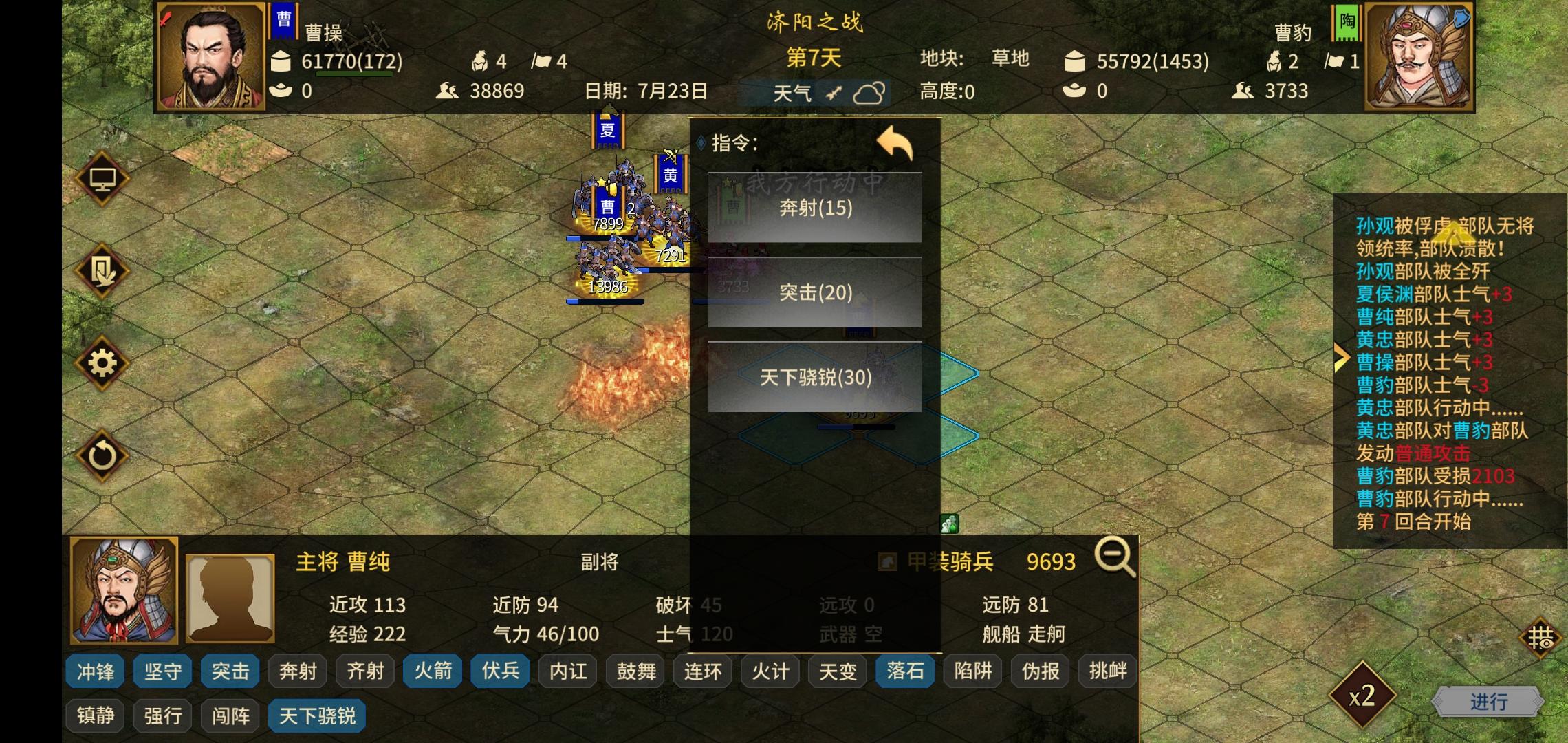Select the 冲锋 skill in the skill bar
The height and width of the screenshot is (743, 1568).
click(95, 671)
